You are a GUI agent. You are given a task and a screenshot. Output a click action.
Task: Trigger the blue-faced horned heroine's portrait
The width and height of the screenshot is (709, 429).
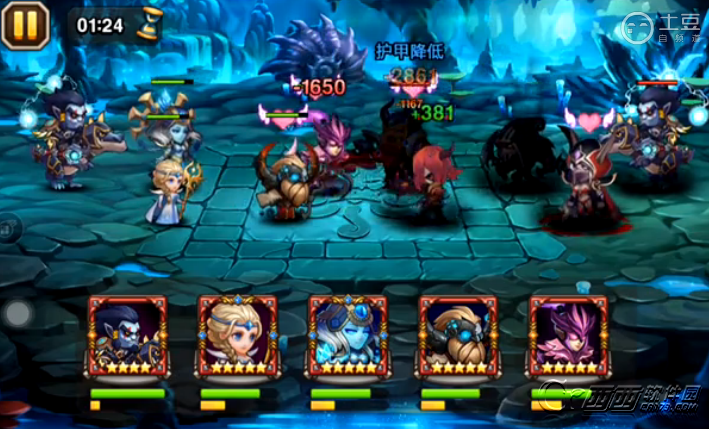pyautogui.click(x=348, y=335)
